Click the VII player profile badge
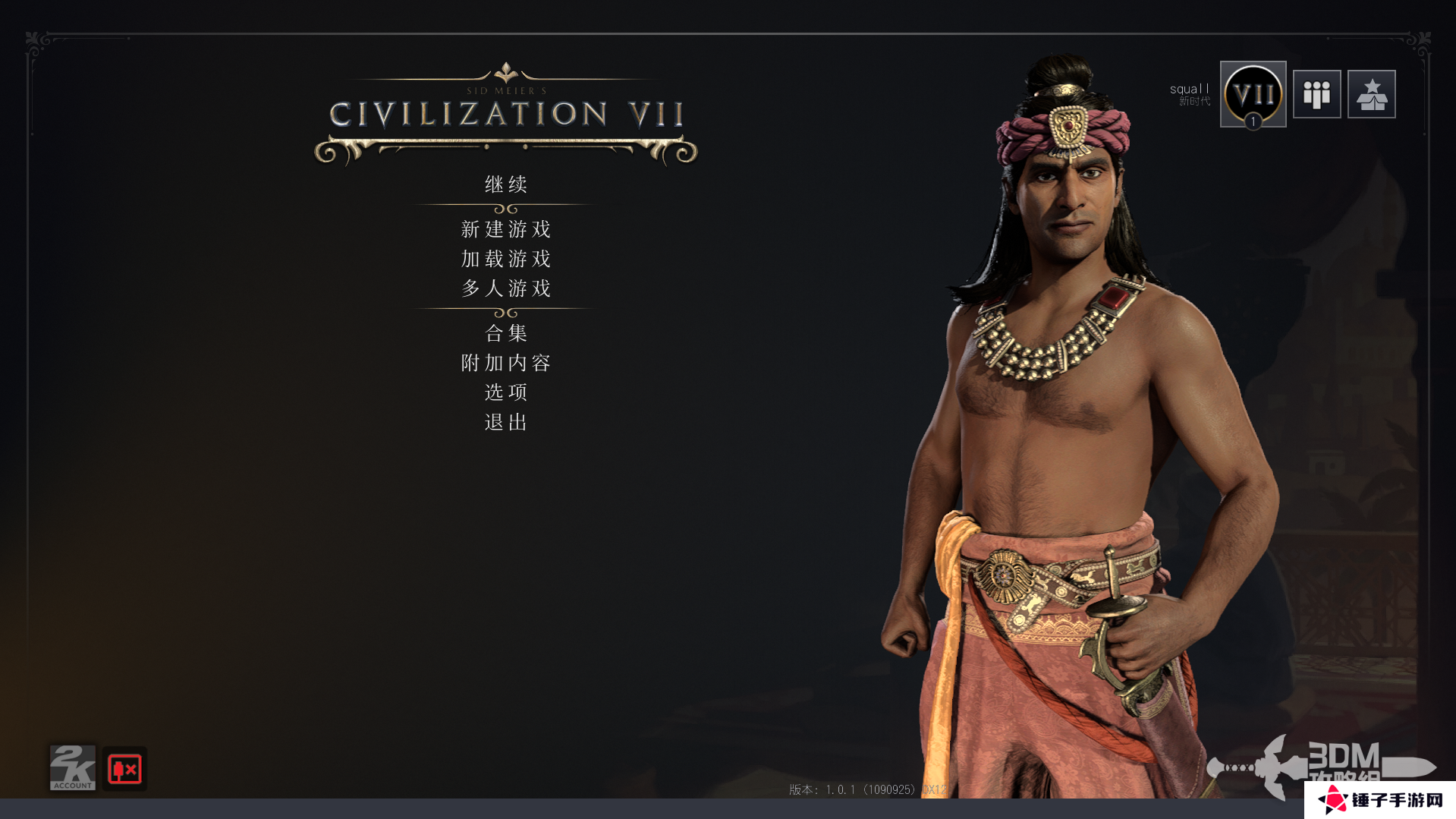 click(x=1253, y=94)
